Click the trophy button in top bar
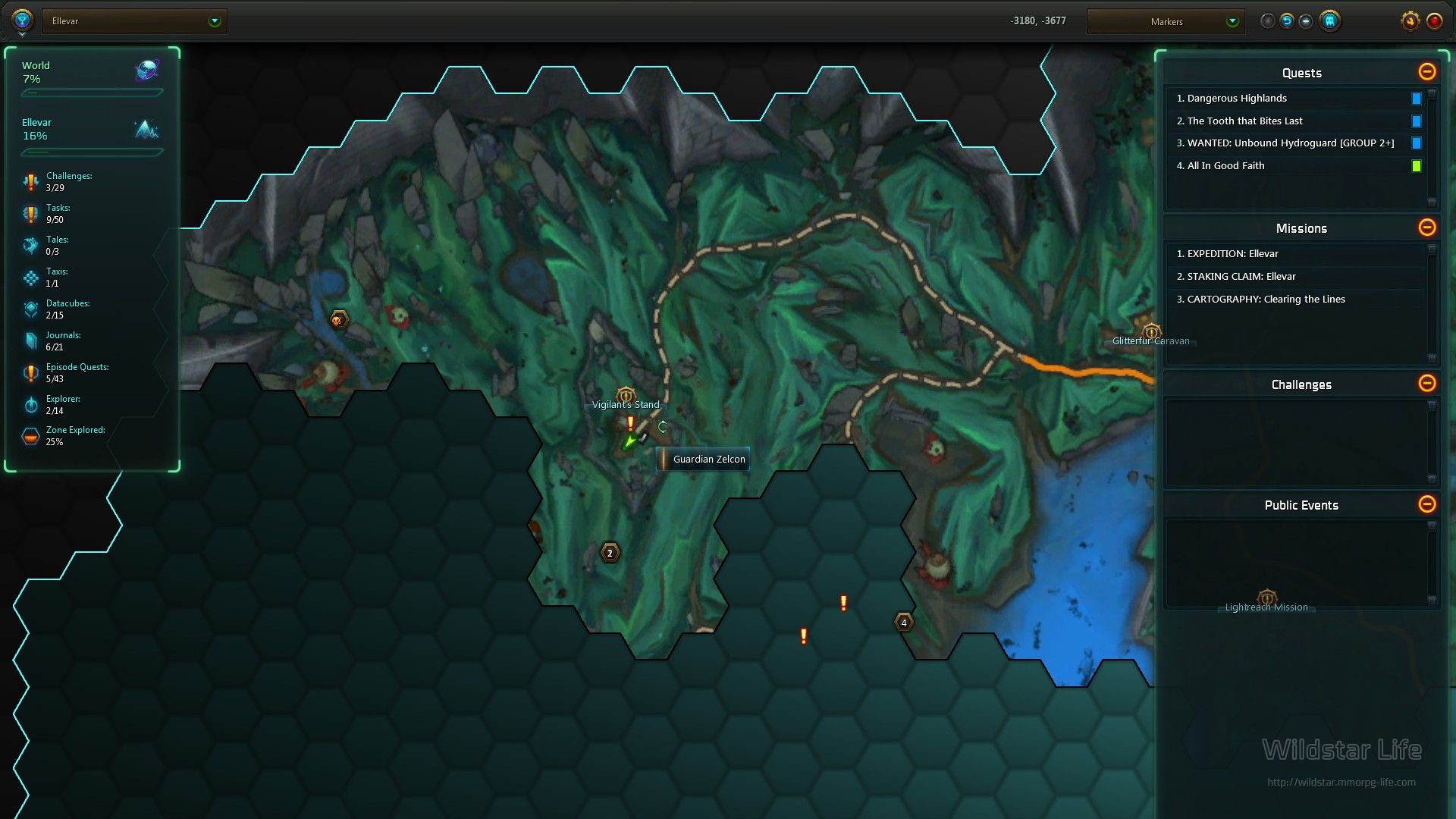Image resolution: width=1456 pixels, height=819 pixels. pos(22,20)
